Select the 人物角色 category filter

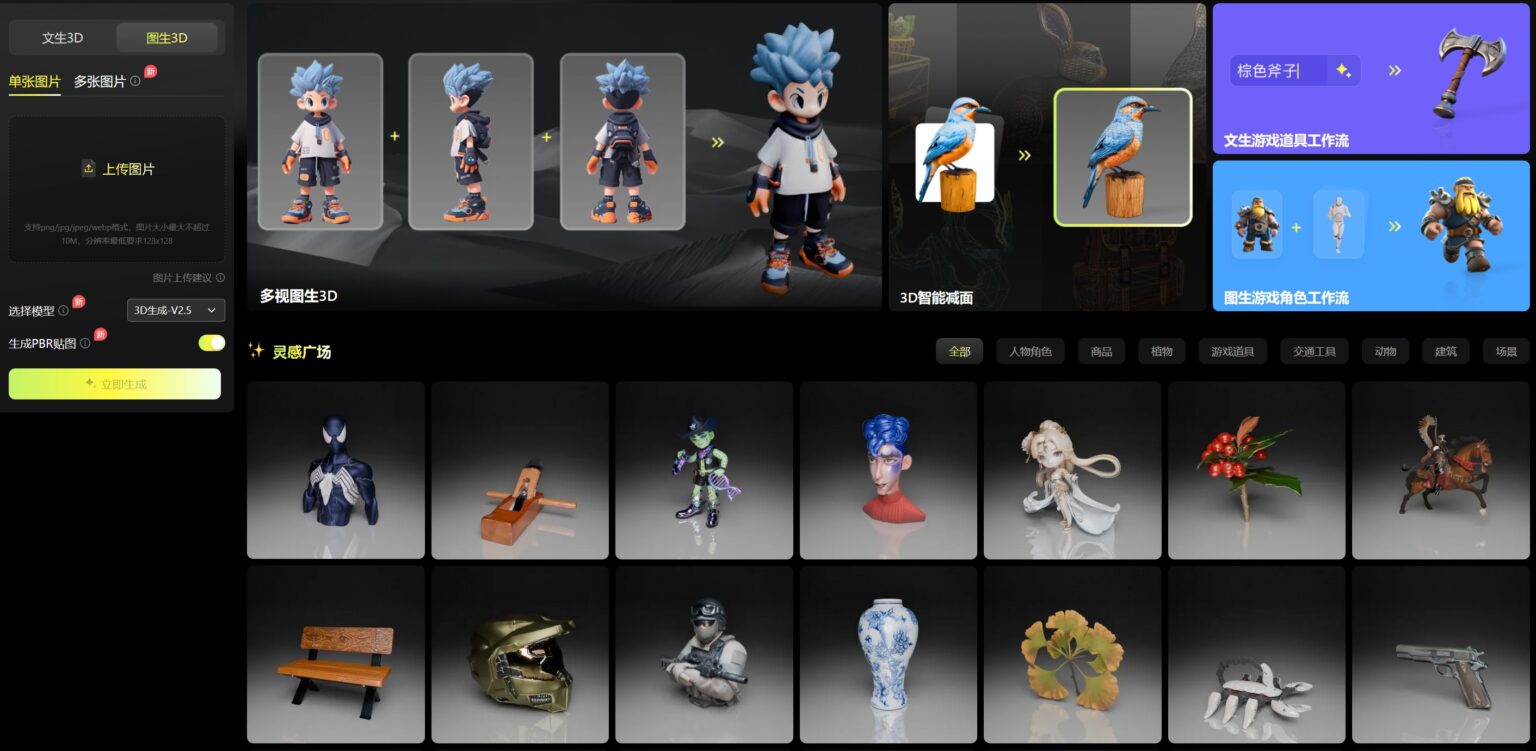(x=1029, y=351)
